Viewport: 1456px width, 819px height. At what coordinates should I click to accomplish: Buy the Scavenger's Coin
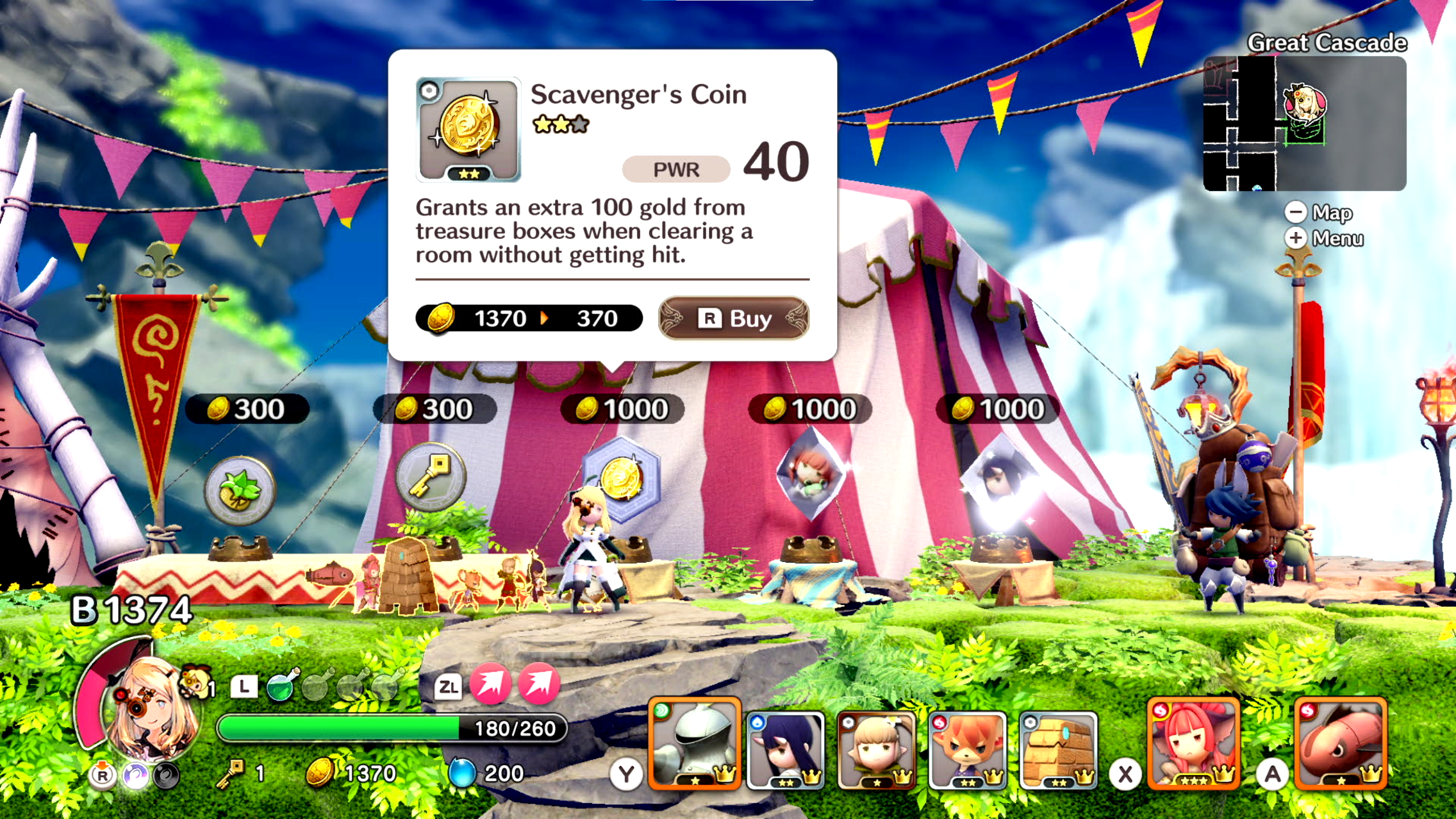tap(733, 318)
